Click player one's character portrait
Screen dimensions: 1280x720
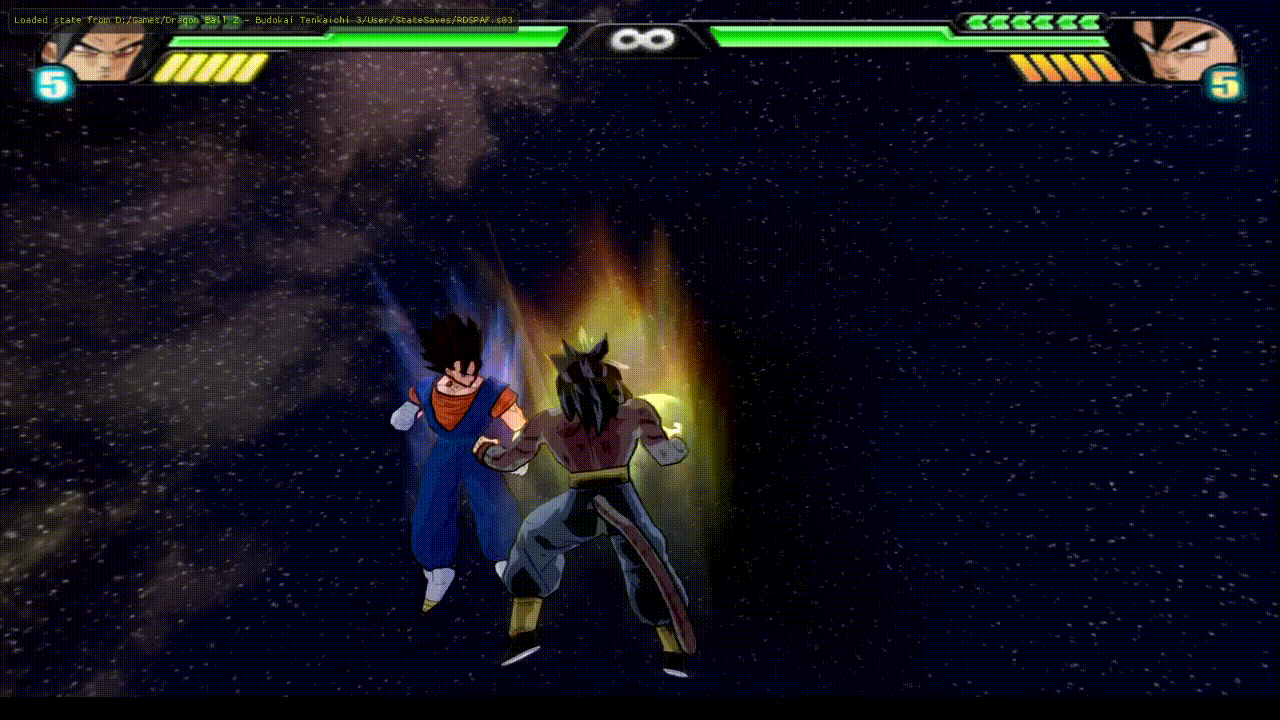pyautogui.click(x=96, y=51)
